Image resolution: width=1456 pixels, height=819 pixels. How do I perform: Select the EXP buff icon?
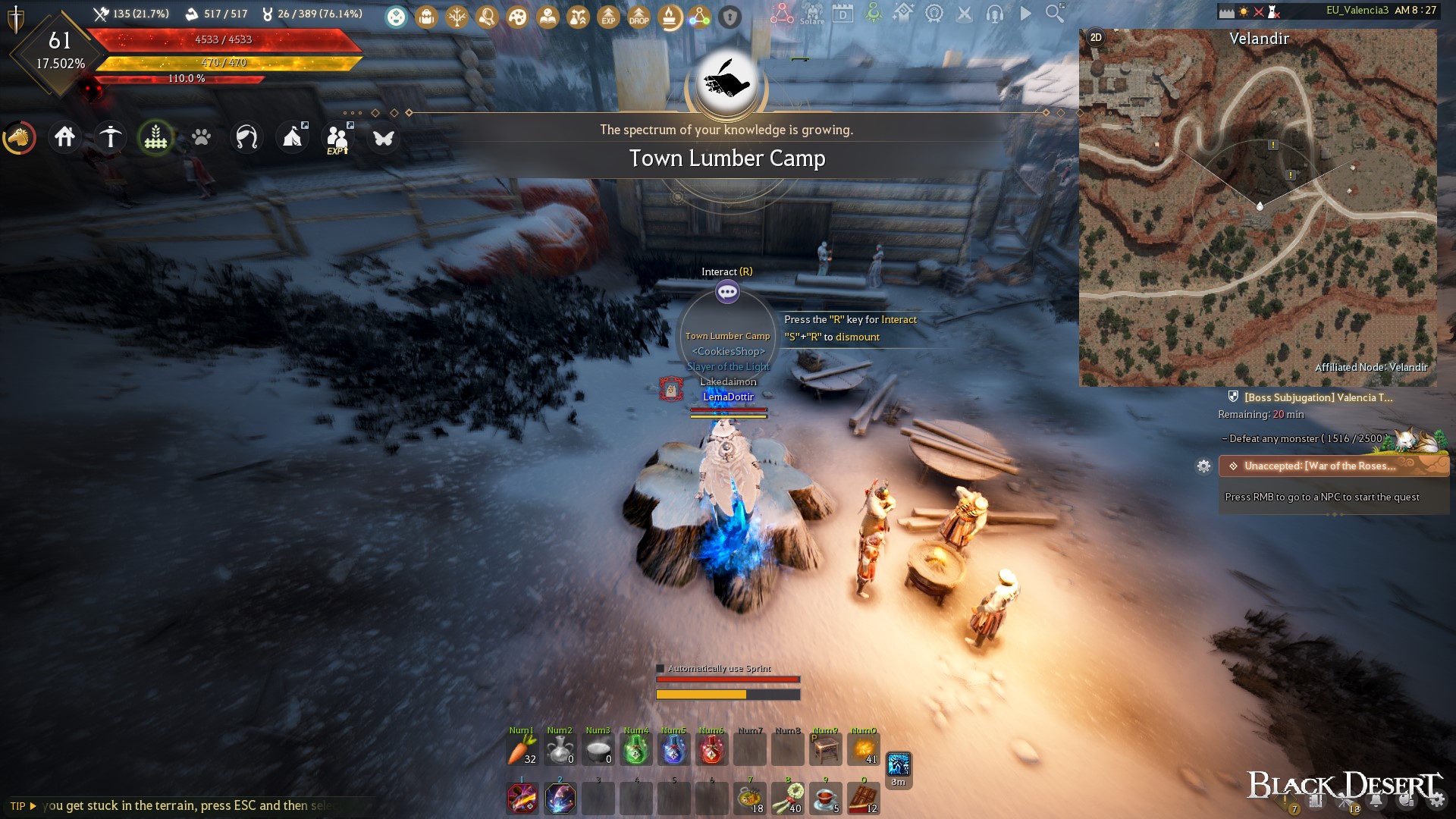tap(608, 17)
